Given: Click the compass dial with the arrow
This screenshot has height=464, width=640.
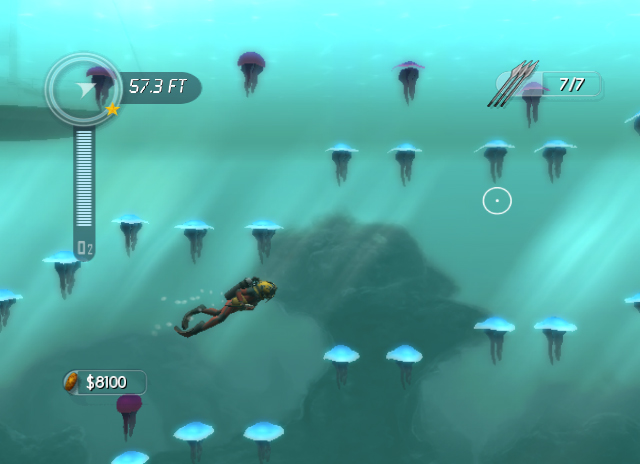Looking at the screenshot, I should pyautogui.click(x=84, y=90).
